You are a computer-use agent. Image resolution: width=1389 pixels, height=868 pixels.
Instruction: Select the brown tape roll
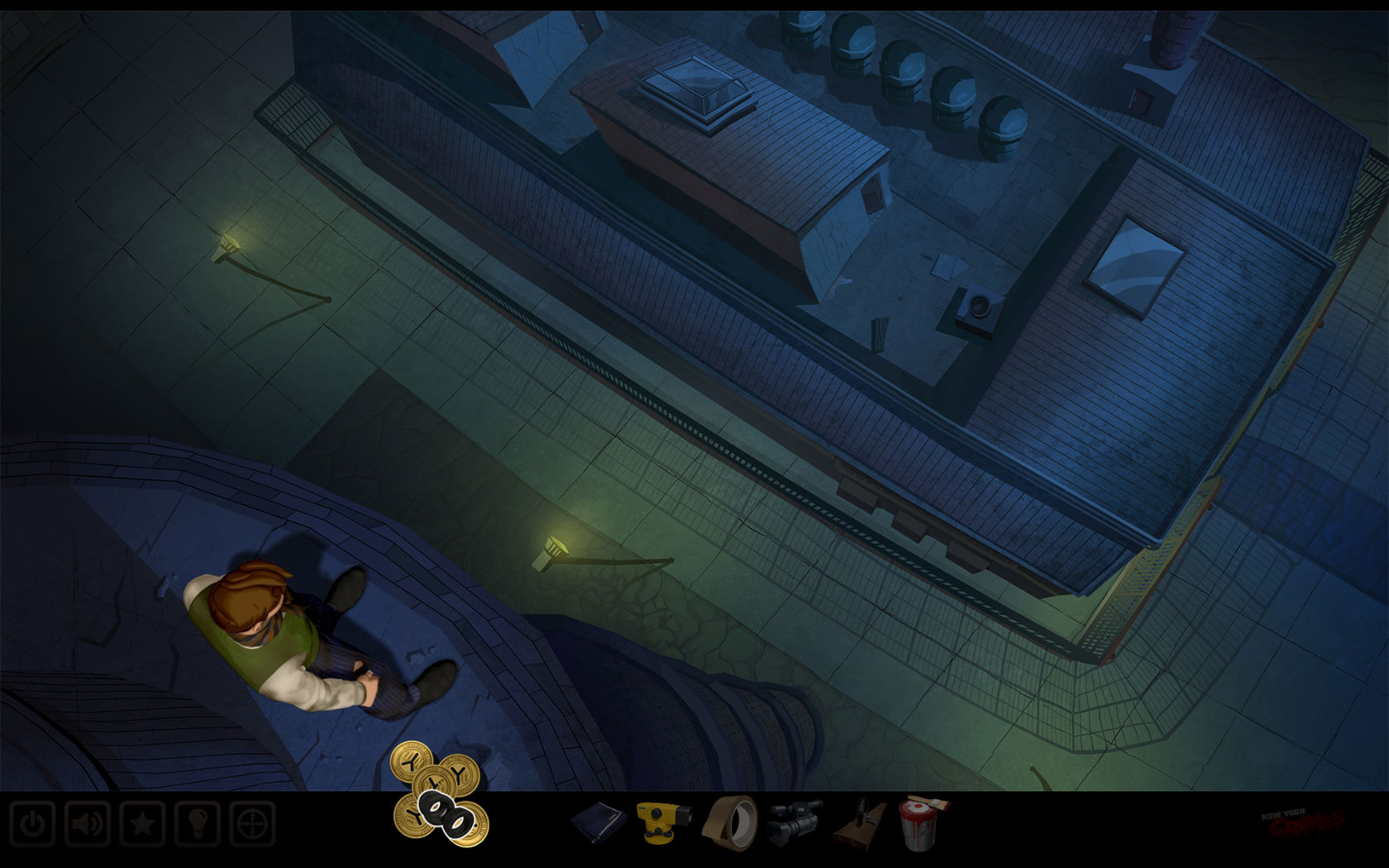[728, 821]
